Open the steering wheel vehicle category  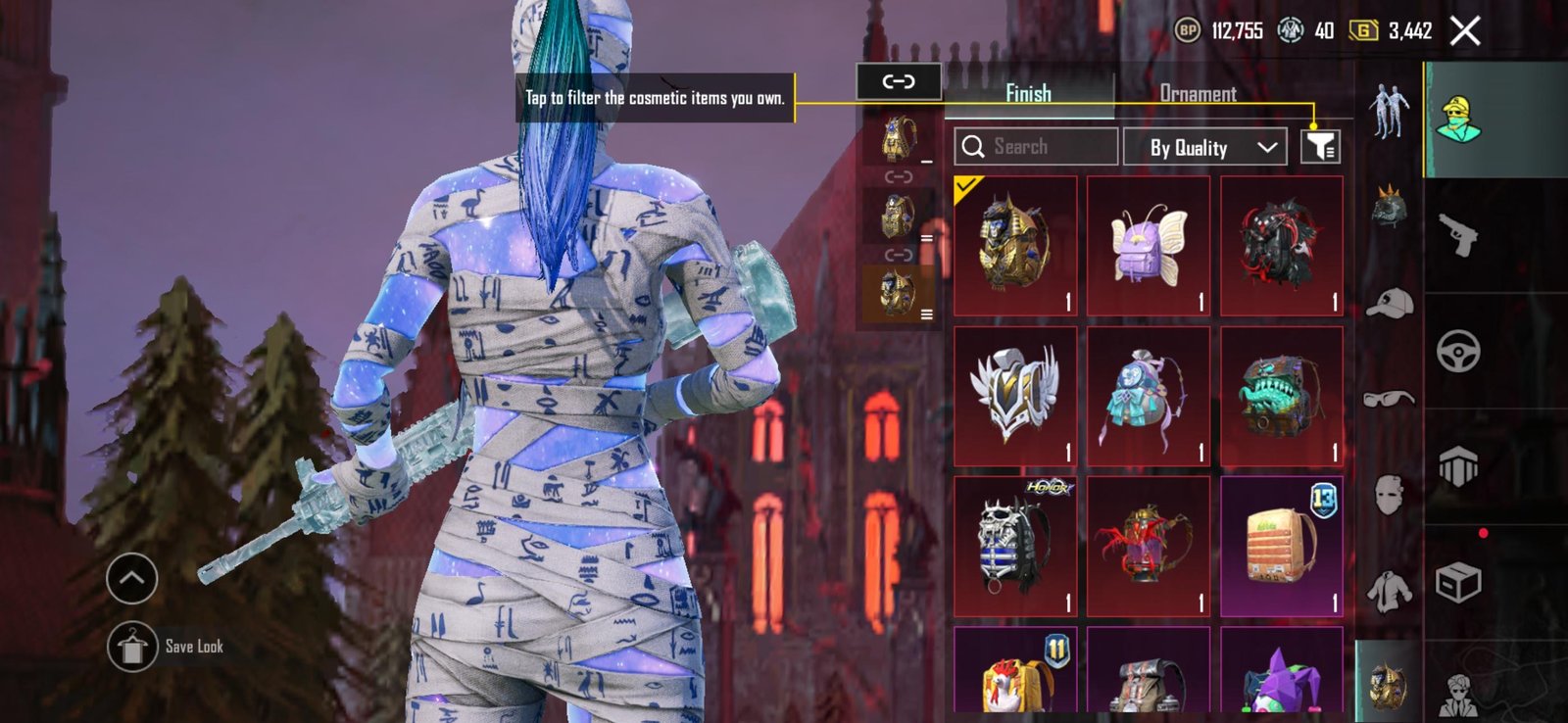[x=1458, y=351]
